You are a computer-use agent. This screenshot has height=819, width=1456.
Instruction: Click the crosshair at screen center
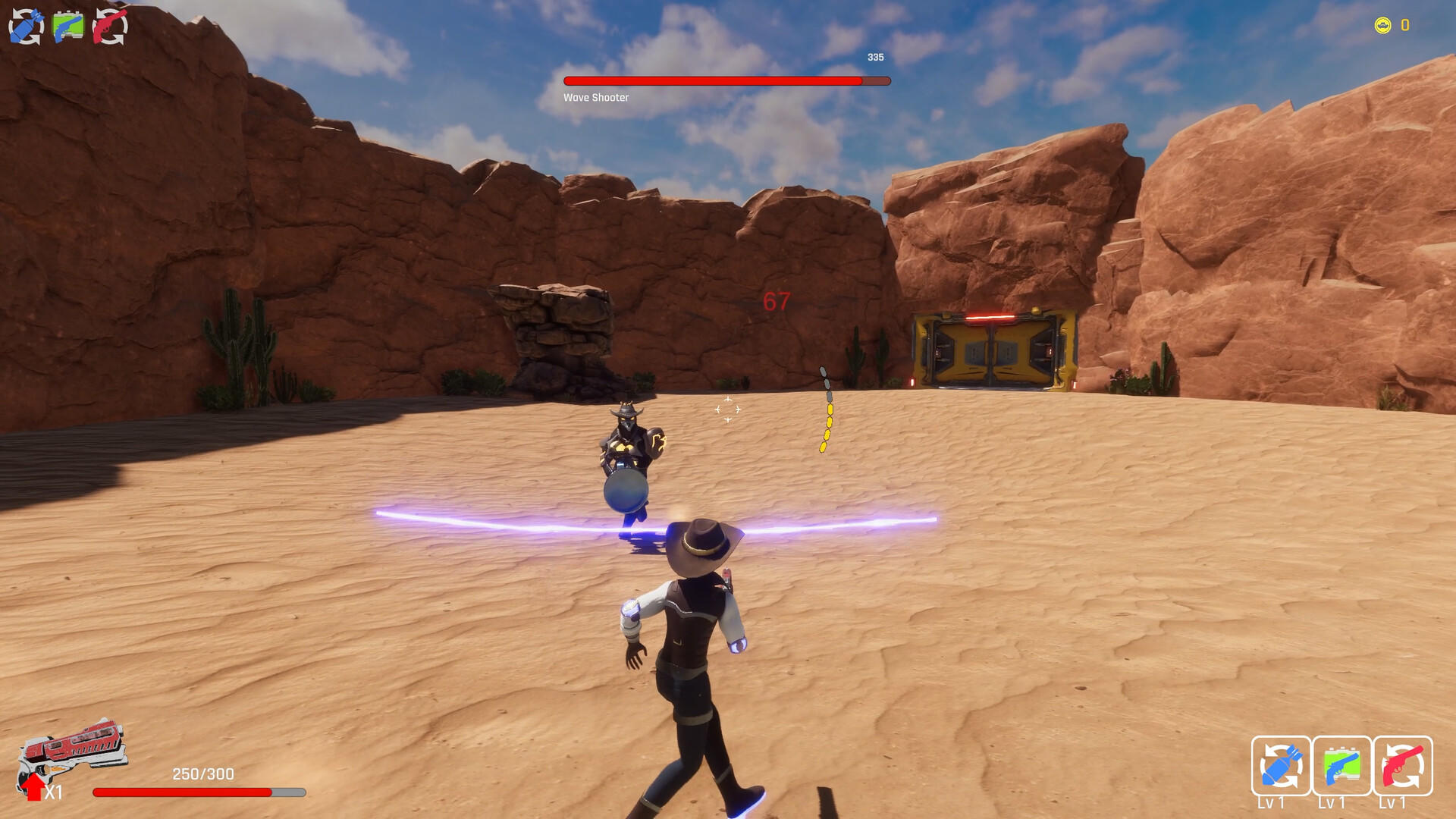727,409
